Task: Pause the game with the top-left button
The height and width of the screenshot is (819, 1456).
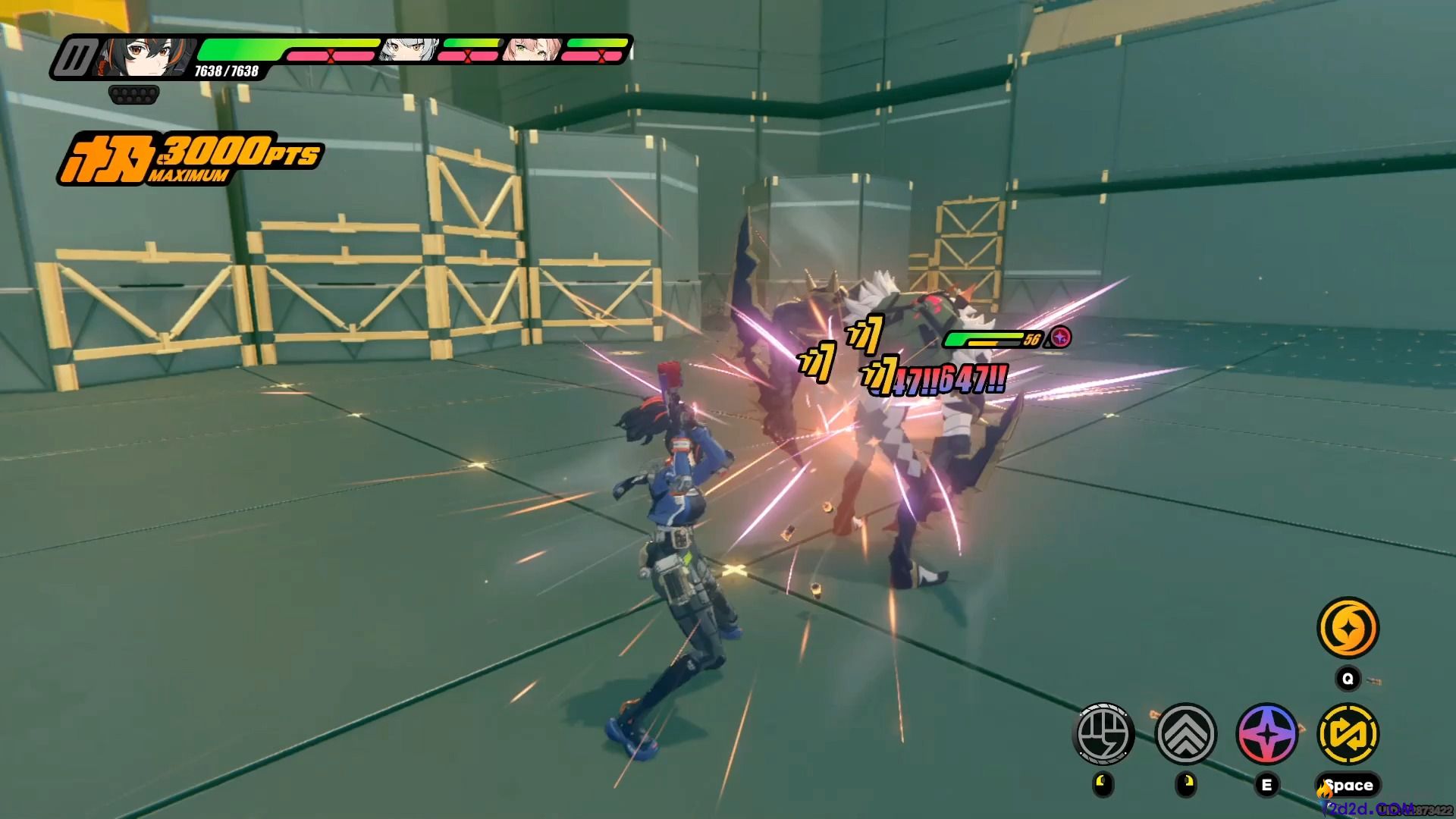Action: [x=77, y=57]
